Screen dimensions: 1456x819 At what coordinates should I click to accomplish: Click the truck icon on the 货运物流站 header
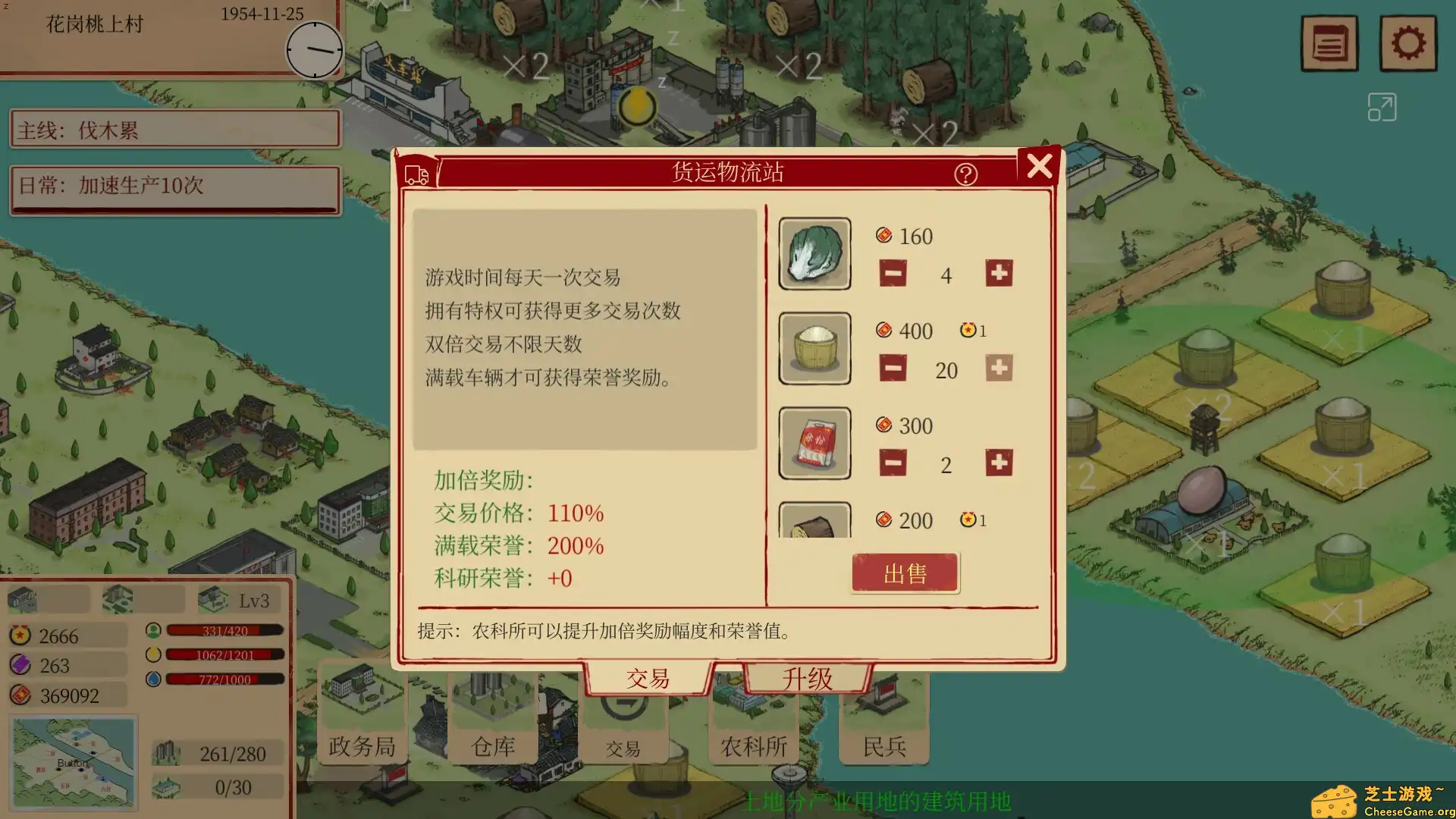click(416, 173)
